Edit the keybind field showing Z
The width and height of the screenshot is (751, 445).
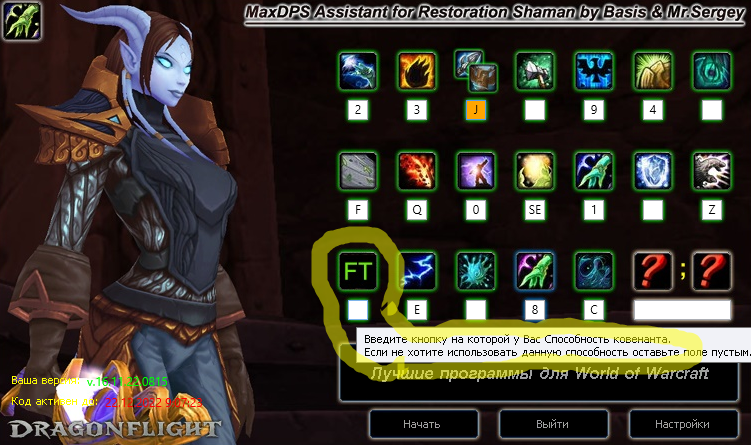[712, 210]
